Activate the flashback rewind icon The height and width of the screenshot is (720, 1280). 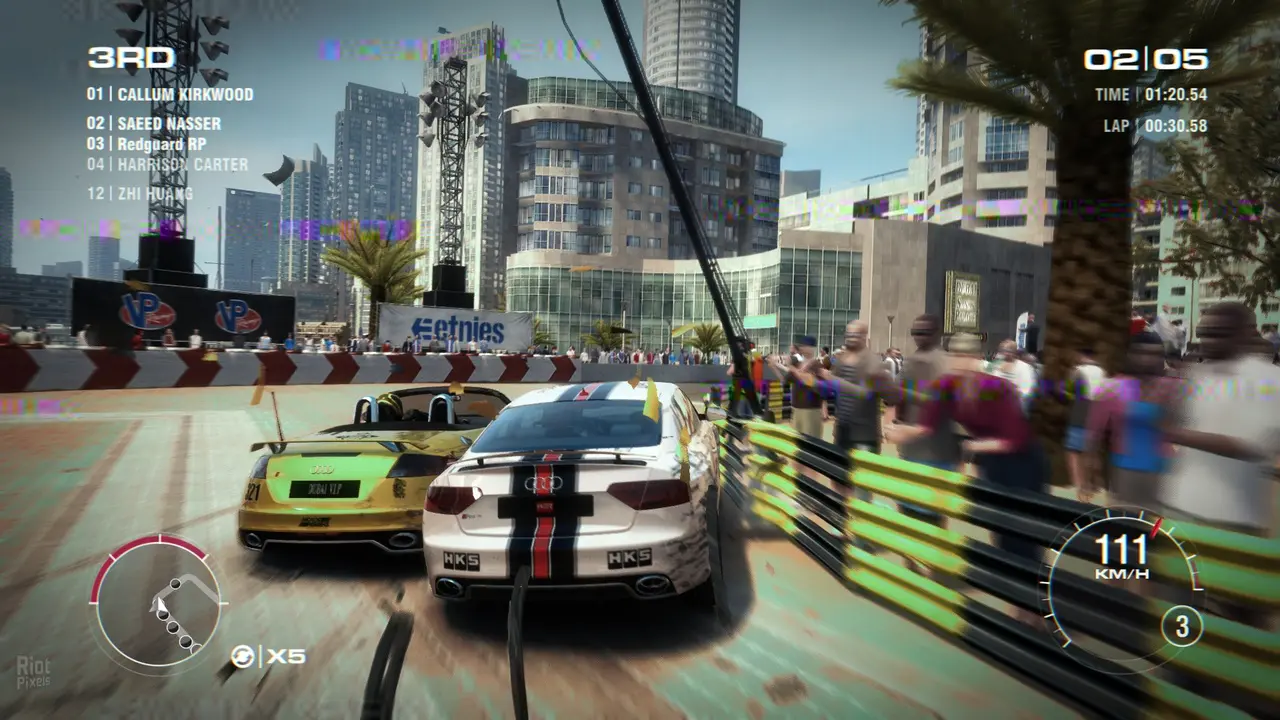point(243,656)
